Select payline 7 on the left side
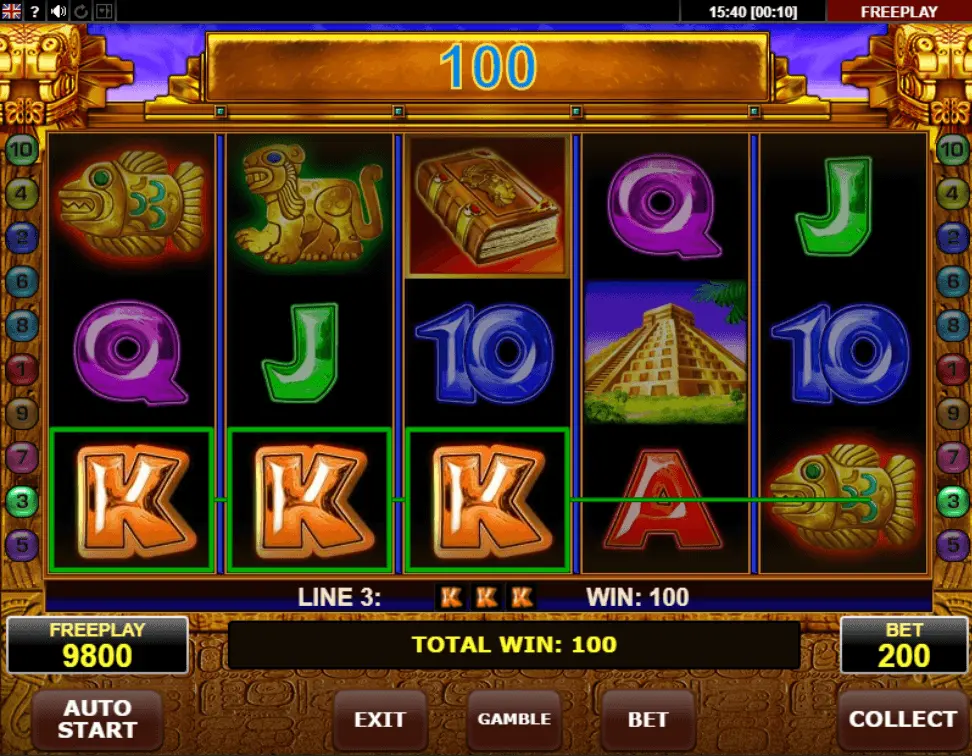Screen dimensions: 972x756 [x=22, y=457]
